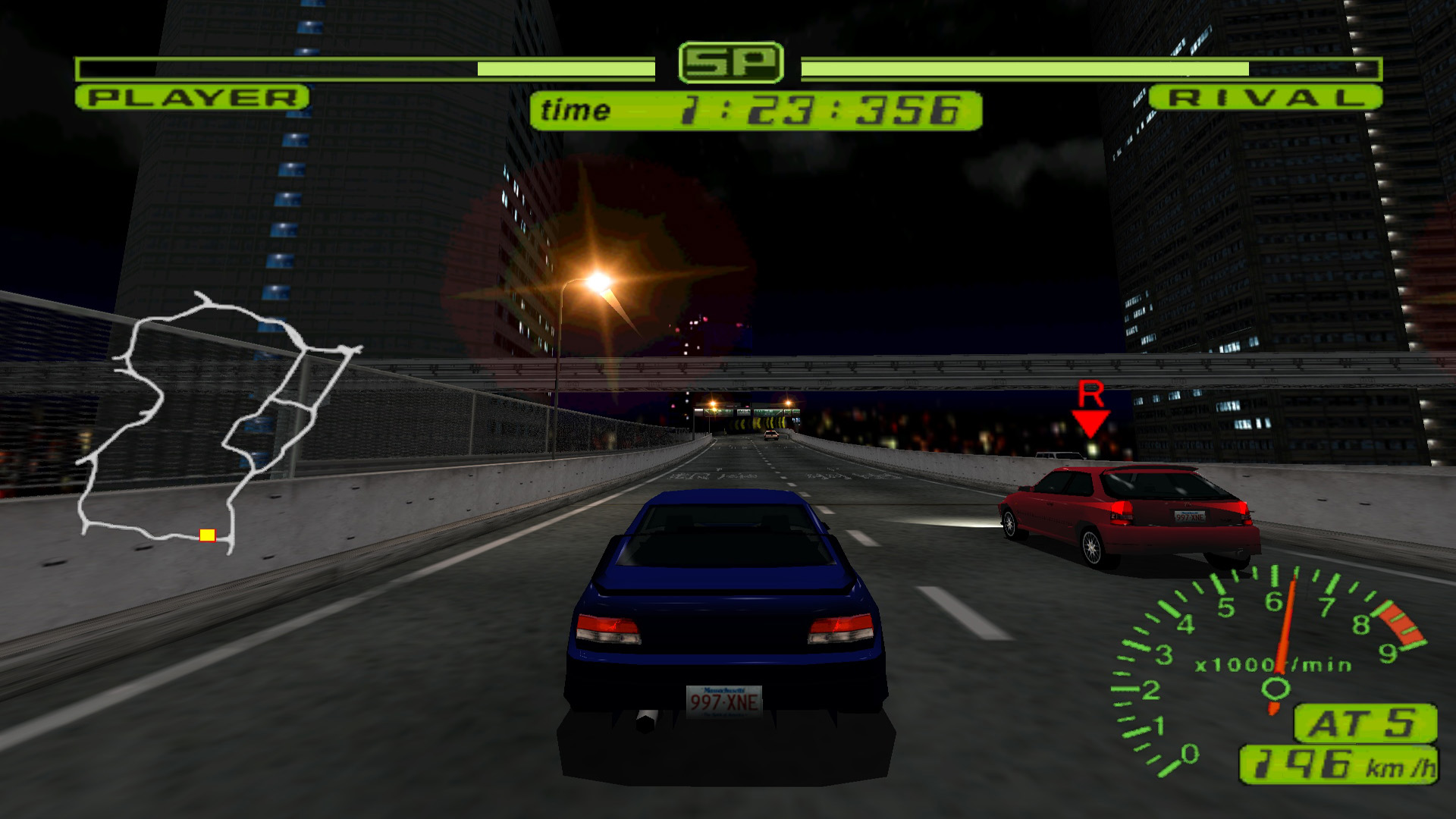Click the SP badge at top center
Viewport: 1456px width, 819px height.
[730, 61]
